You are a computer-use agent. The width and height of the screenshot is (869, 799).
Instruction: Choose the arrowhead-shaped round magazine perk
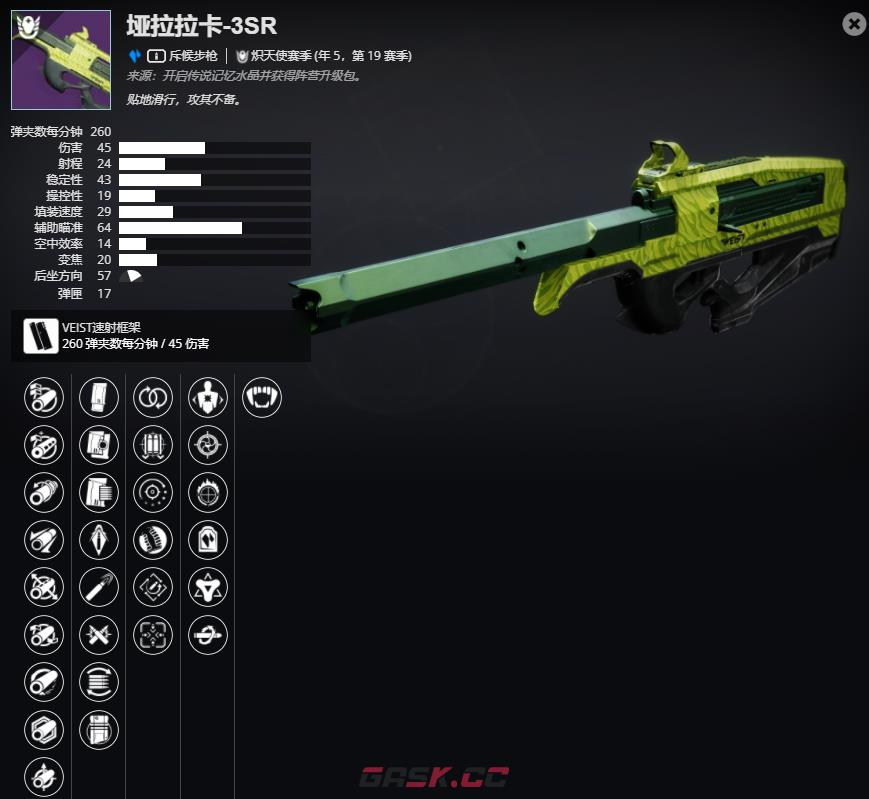pos(99,539)
